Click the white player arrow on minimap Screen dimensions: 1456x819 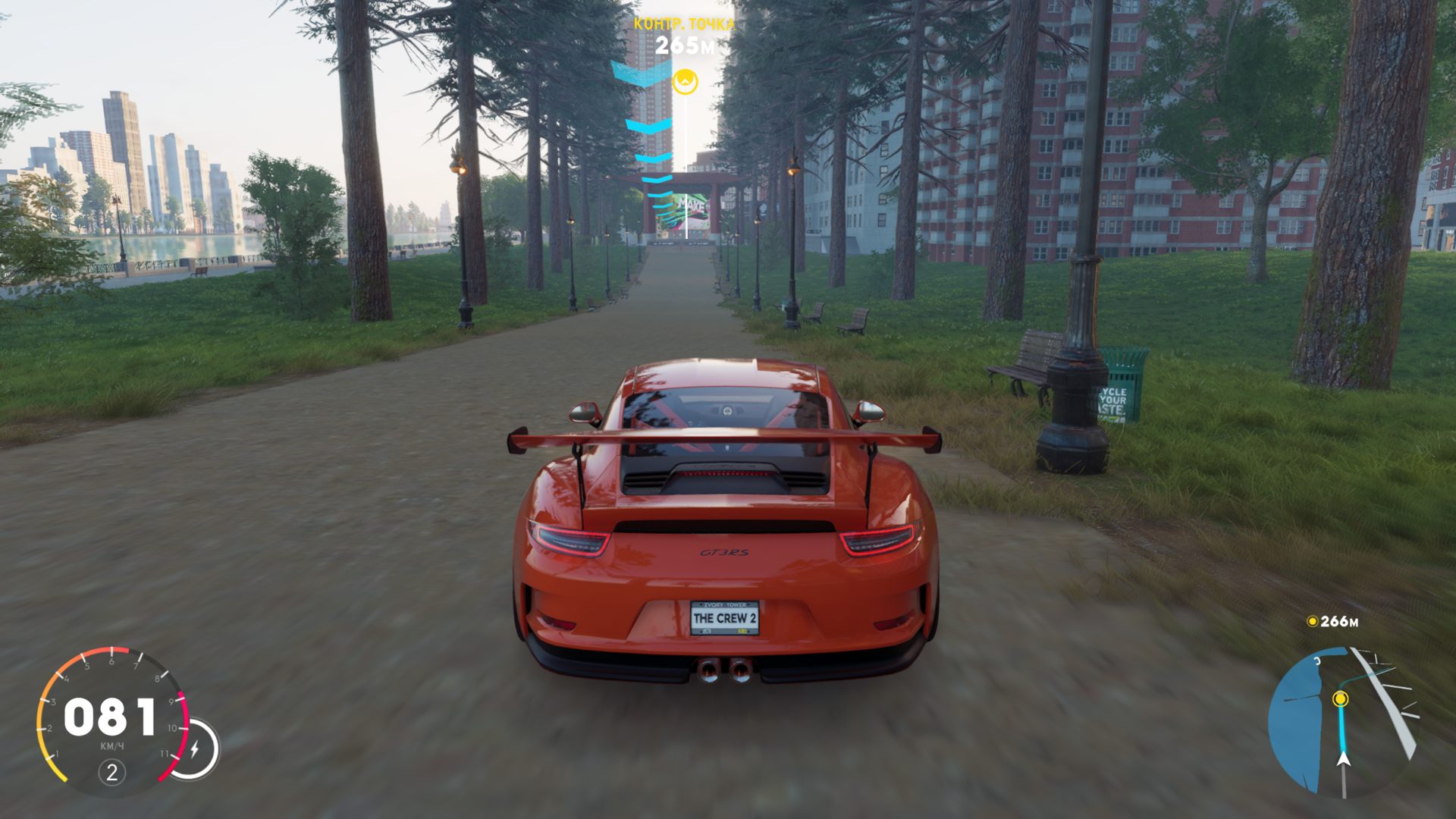[1344, 758]
